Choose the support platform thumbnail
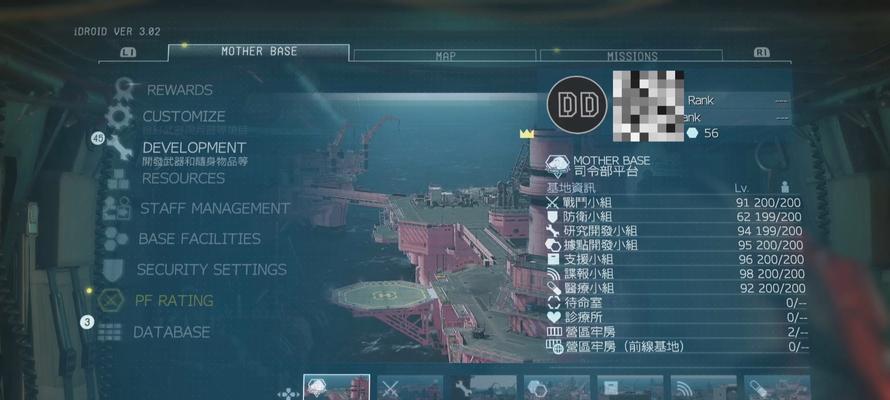The image size is (890, 400). click(x=630, y=387)
